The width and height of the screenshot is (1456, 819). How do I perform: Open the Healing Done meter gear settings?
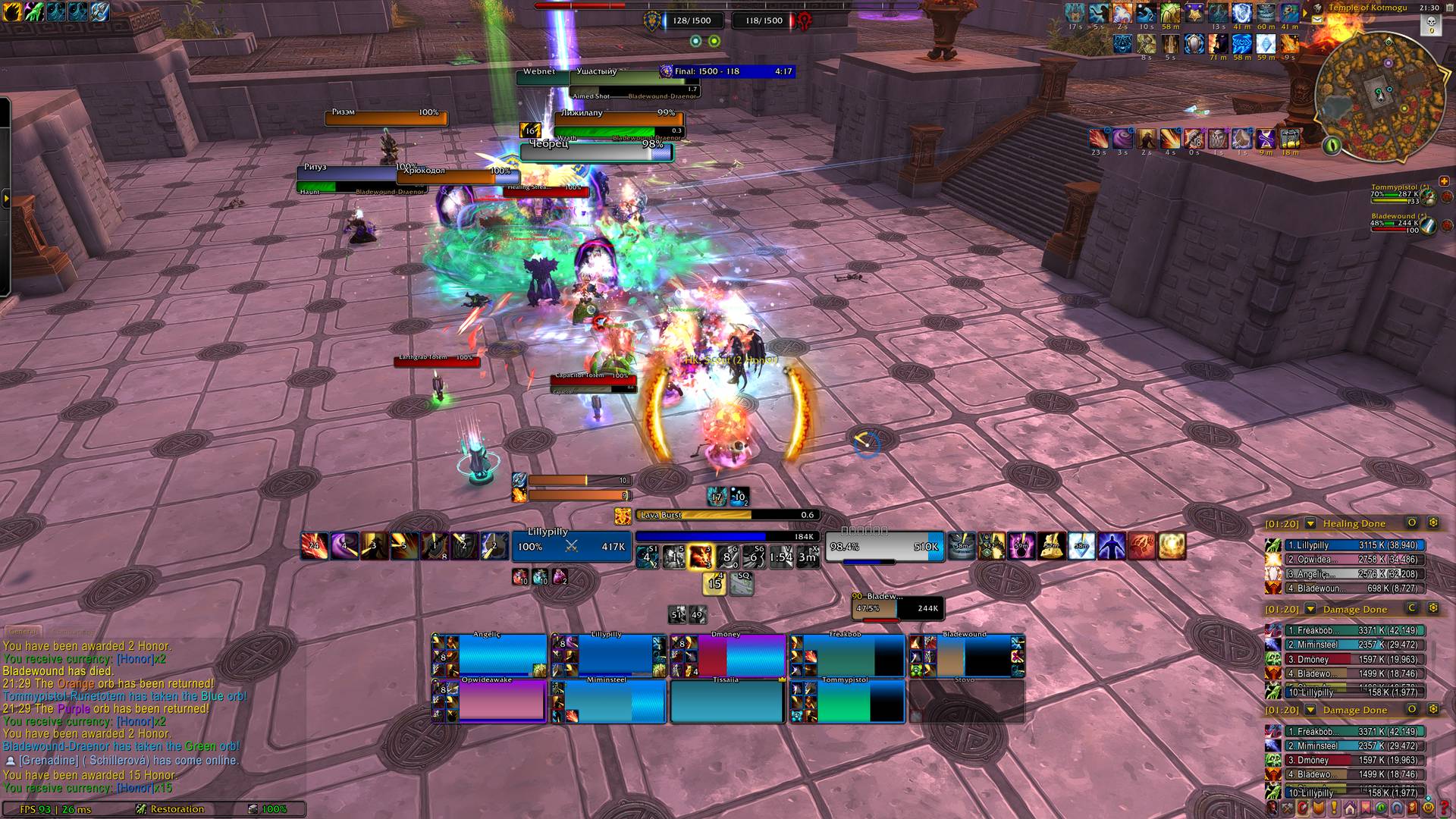click(1433, 523)
